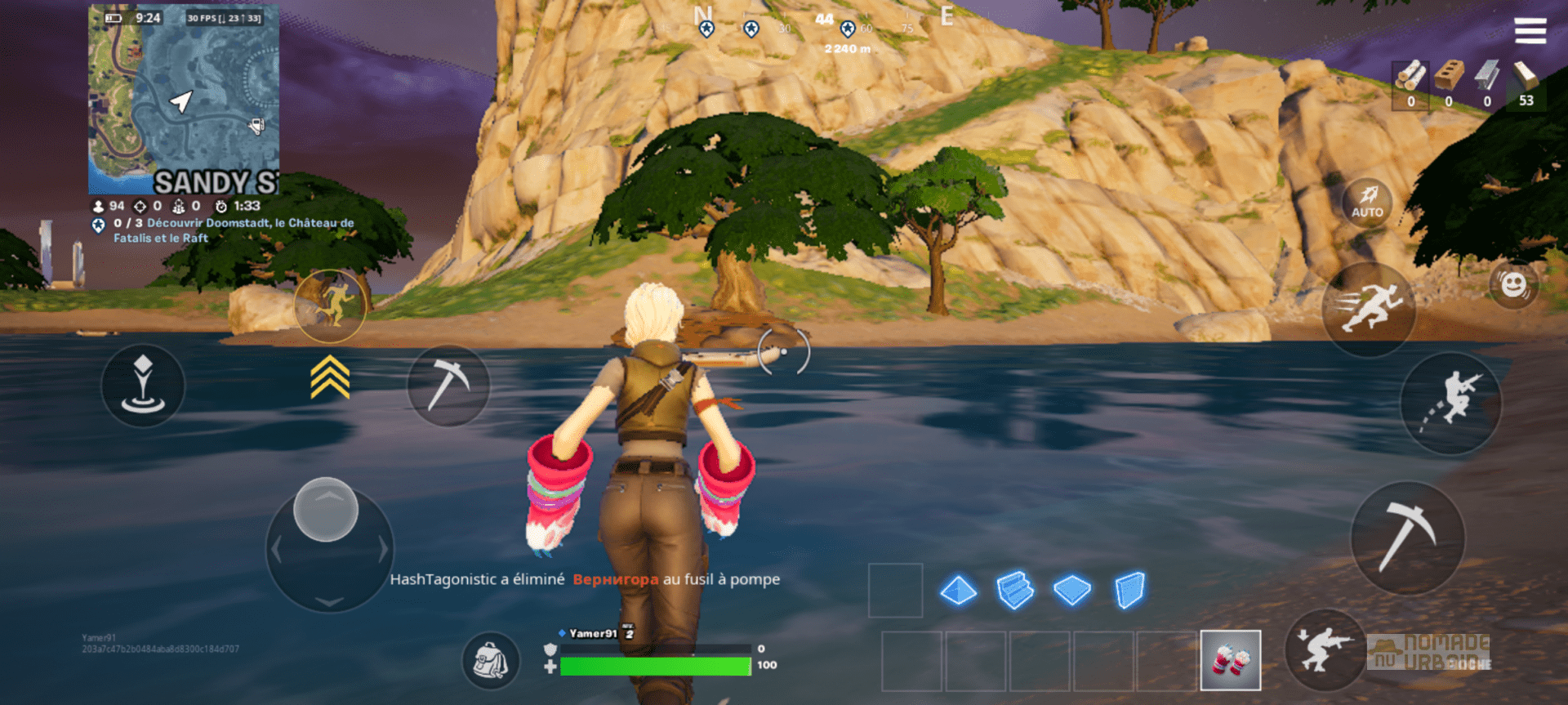Tap the running figure circular button
Viewport: 1568px width, 705px height.
[330, 306]
